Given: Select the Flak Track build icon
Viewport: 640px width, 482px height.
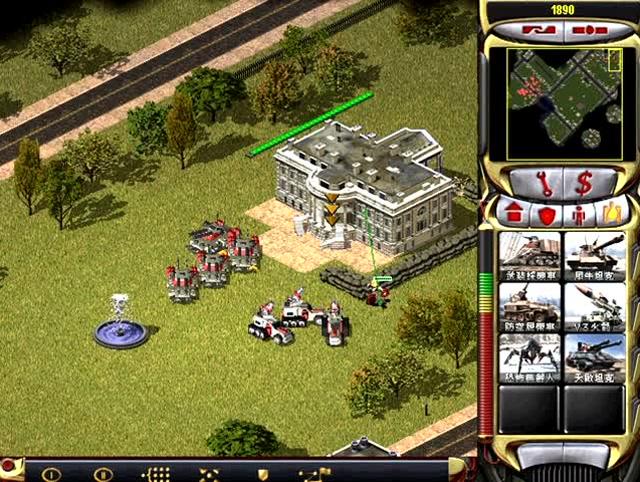Looking at the screenshot, I should pyautogui.click(x=530, y=306).
